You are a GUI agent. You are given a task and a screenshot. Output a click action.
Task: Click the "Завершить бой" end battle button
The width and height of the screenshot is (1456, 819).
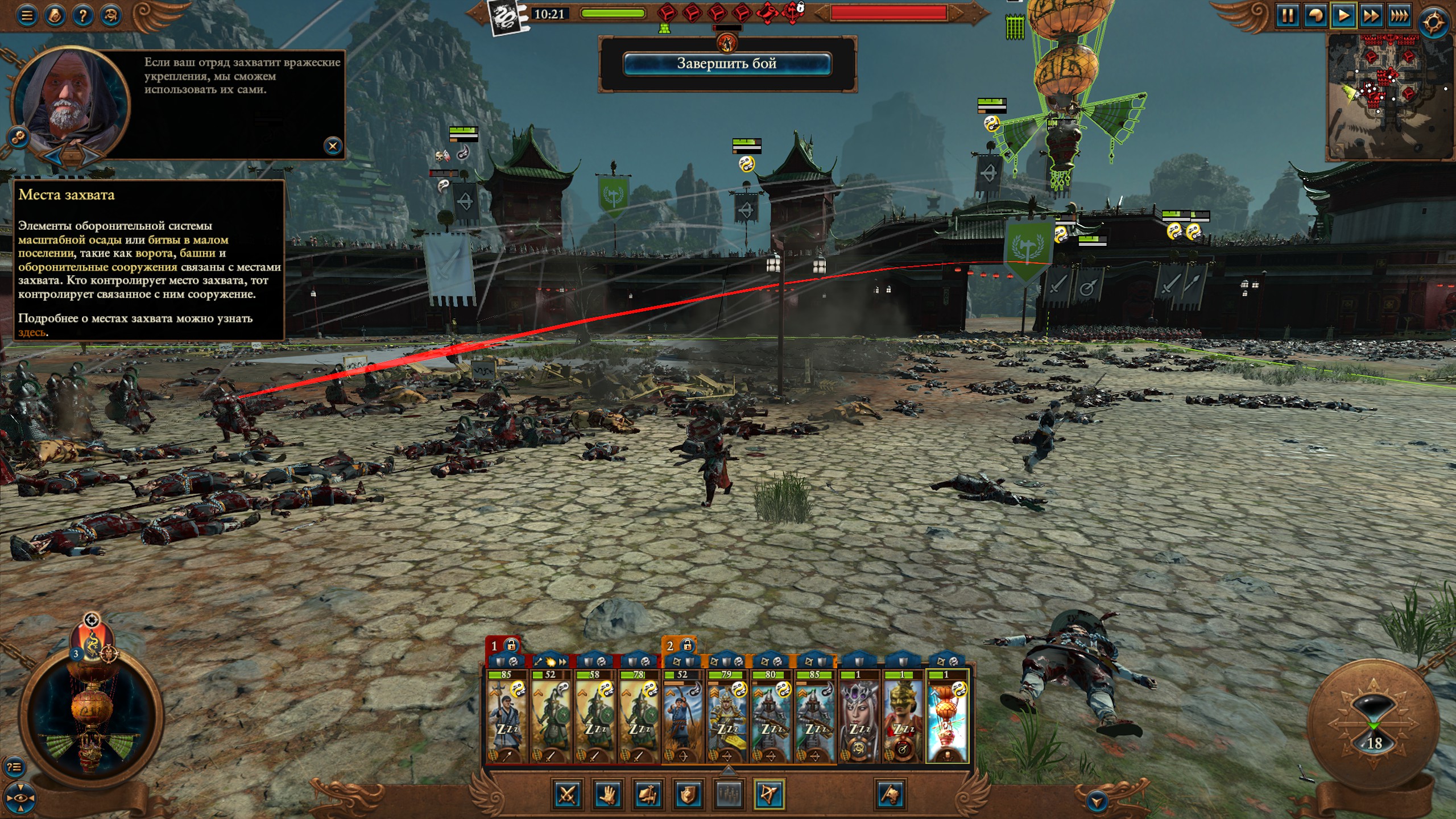[727, 64]
